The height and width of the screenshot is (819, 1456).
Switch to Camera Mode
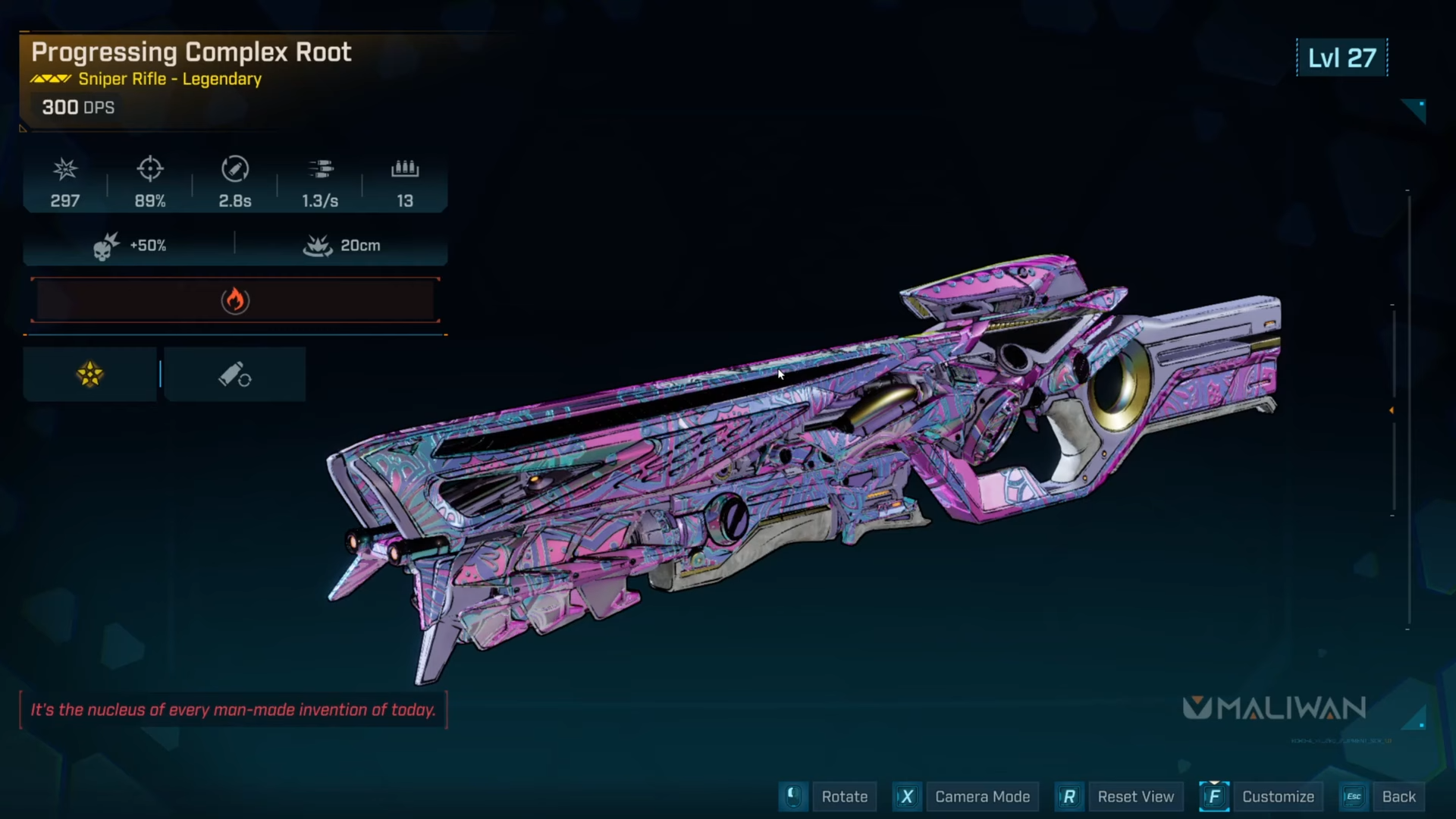(x=981, y=796)
